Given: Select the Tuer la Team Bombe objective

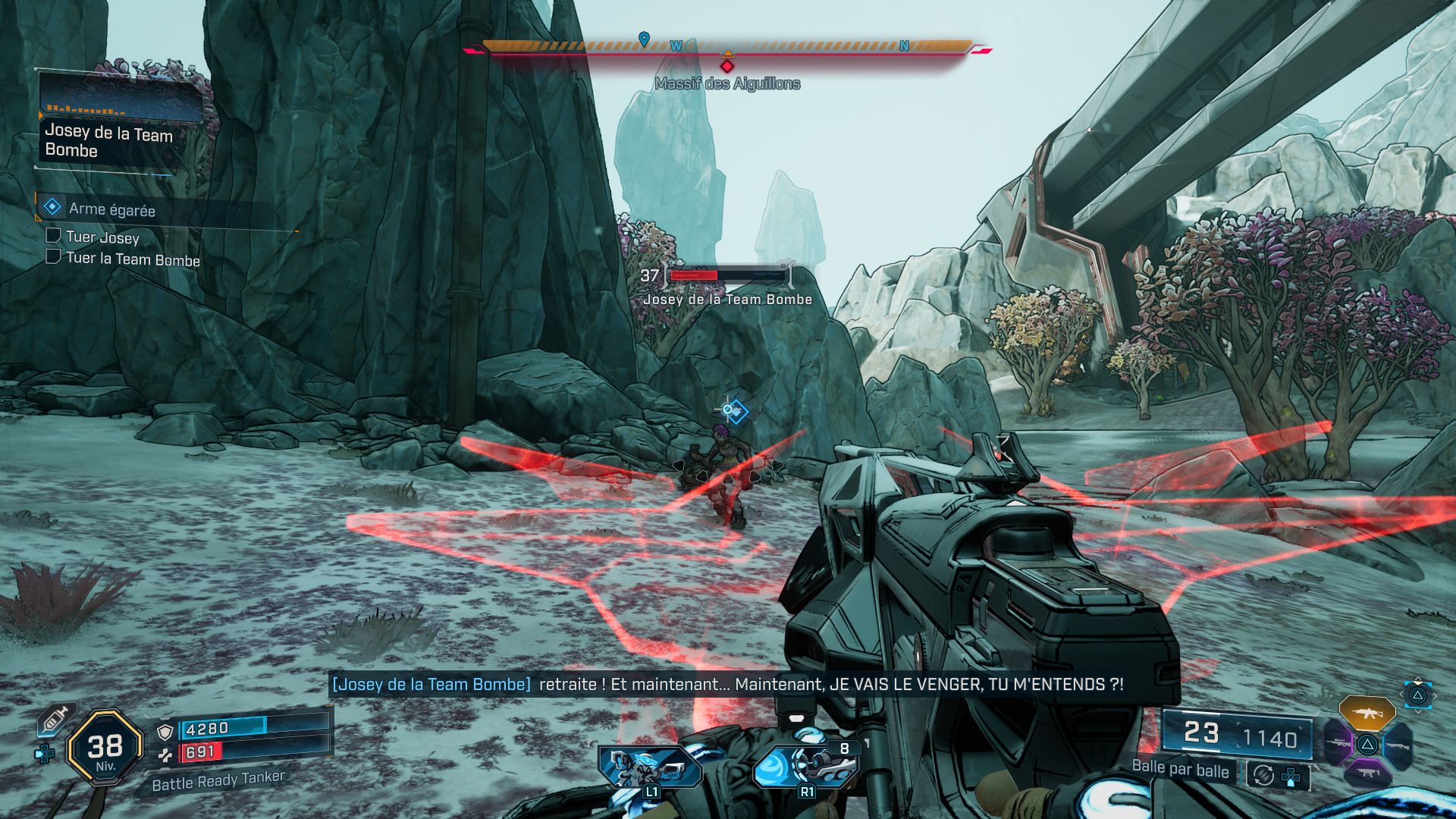Looking at the screenshot, I should click(133, 259).
